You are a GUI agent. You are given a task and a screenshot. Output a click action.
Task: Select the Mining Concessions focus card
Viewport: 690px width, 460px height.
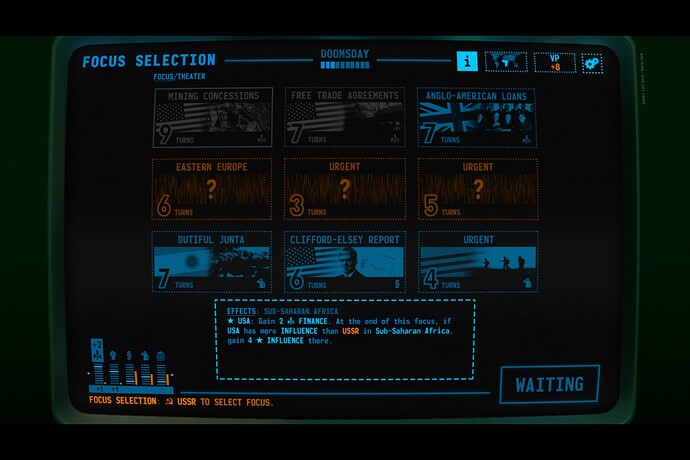click(x=211, y=118)
